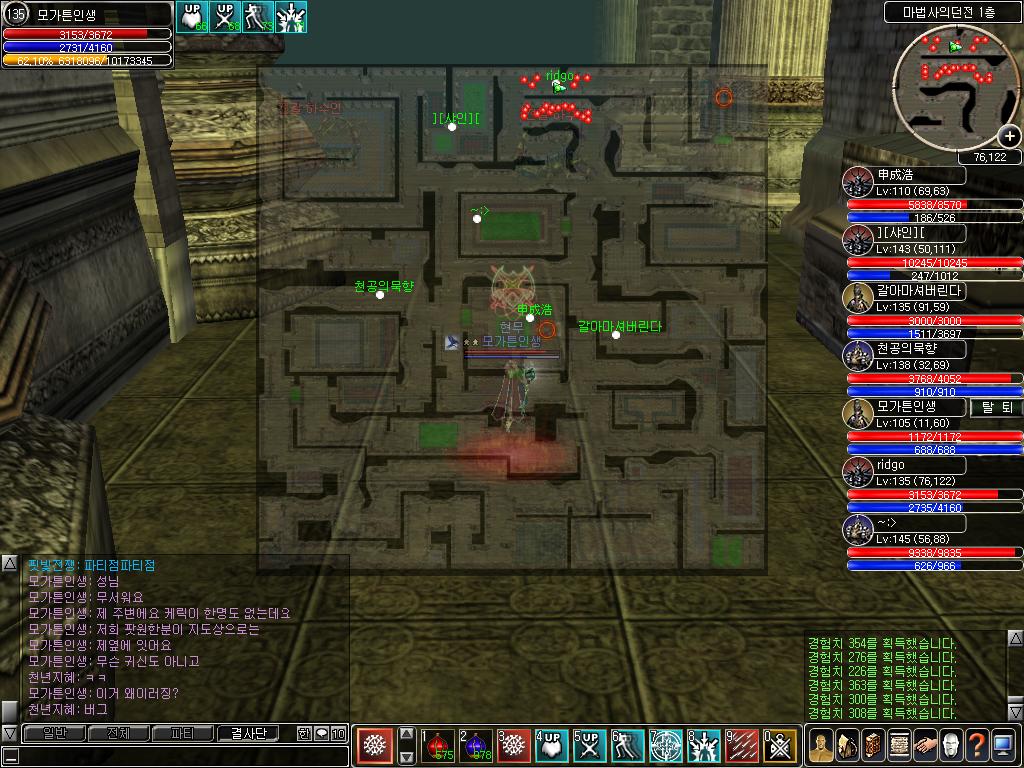The image size is (1024, 768).
Task: Activate the red slash skill in slot 9
Action: tap(742, 746)
